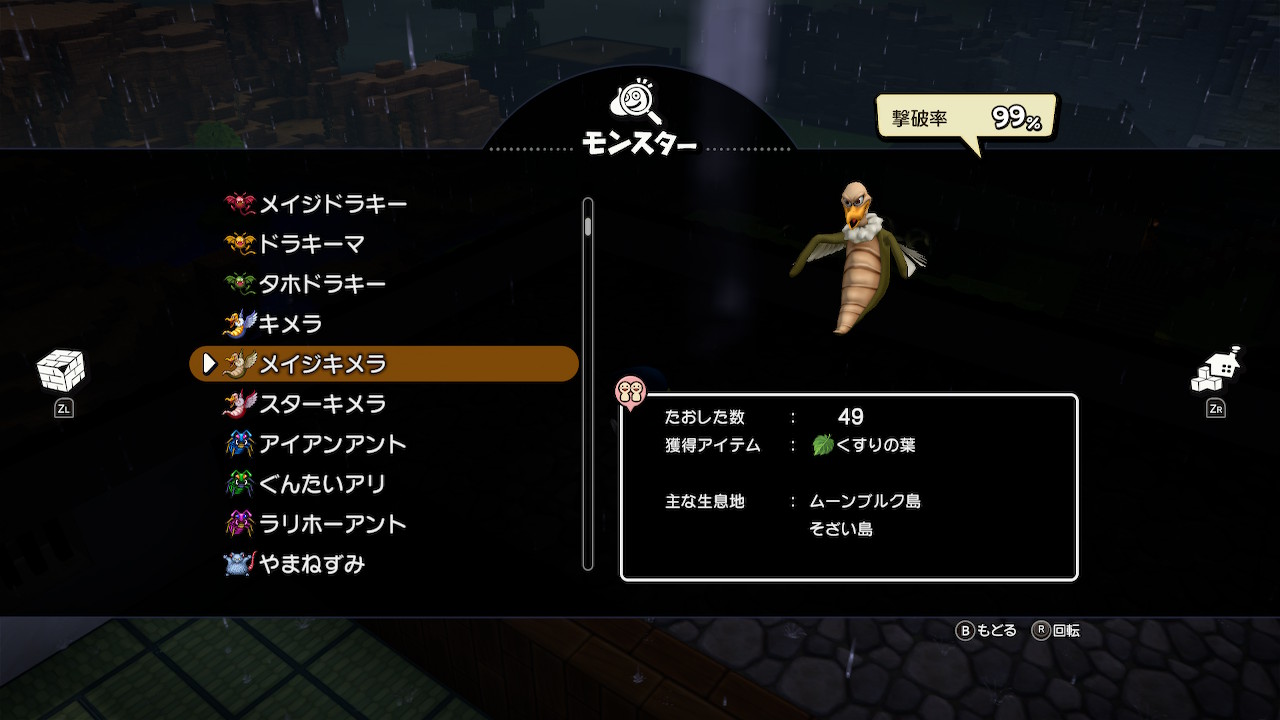The image size is (1280, 720).
Task: Pick the キメラ monster entry
Action: [x=290, y=324]
